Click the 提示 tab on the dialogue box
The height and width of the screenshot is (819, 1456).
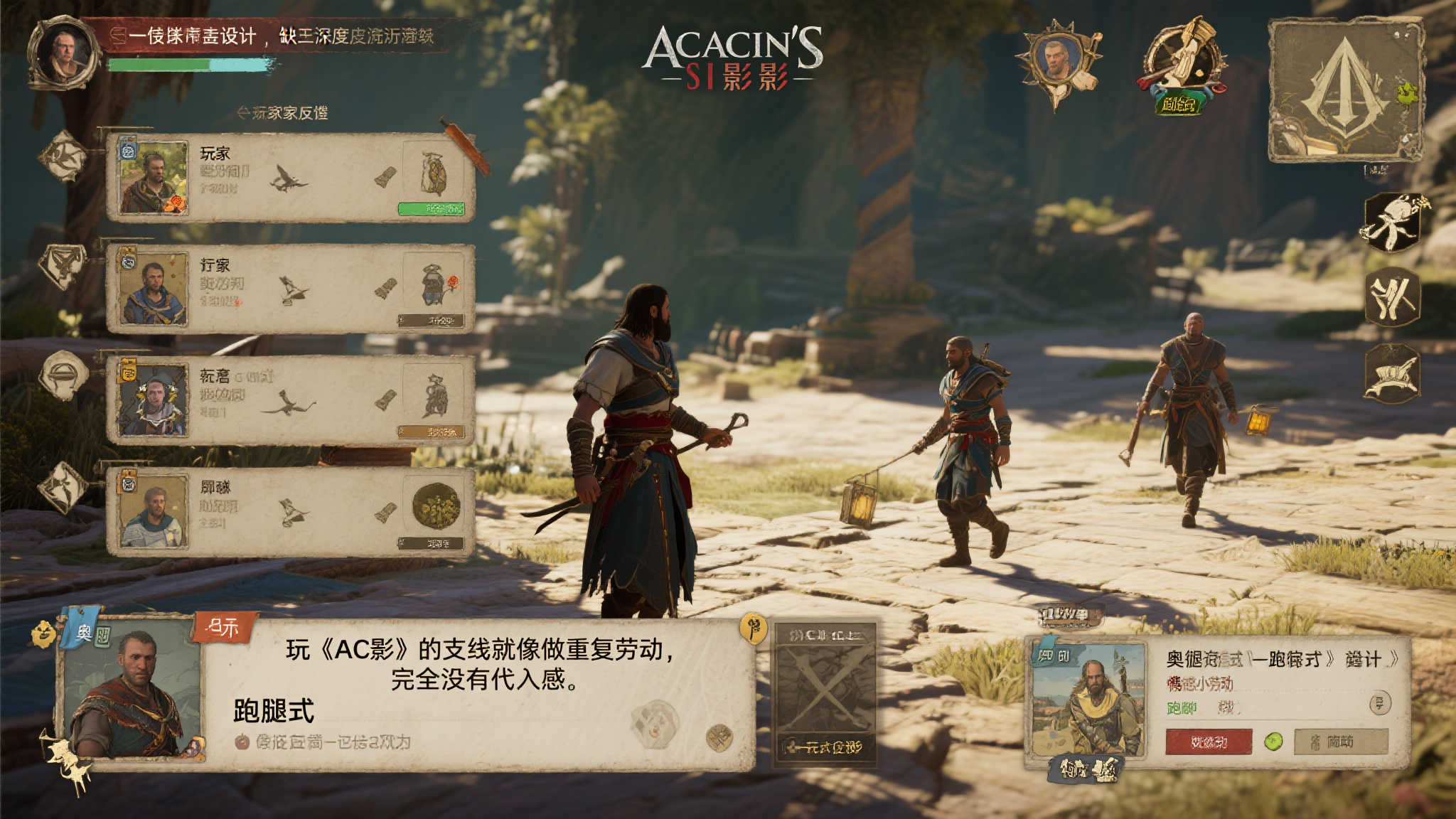click(223, 627)
